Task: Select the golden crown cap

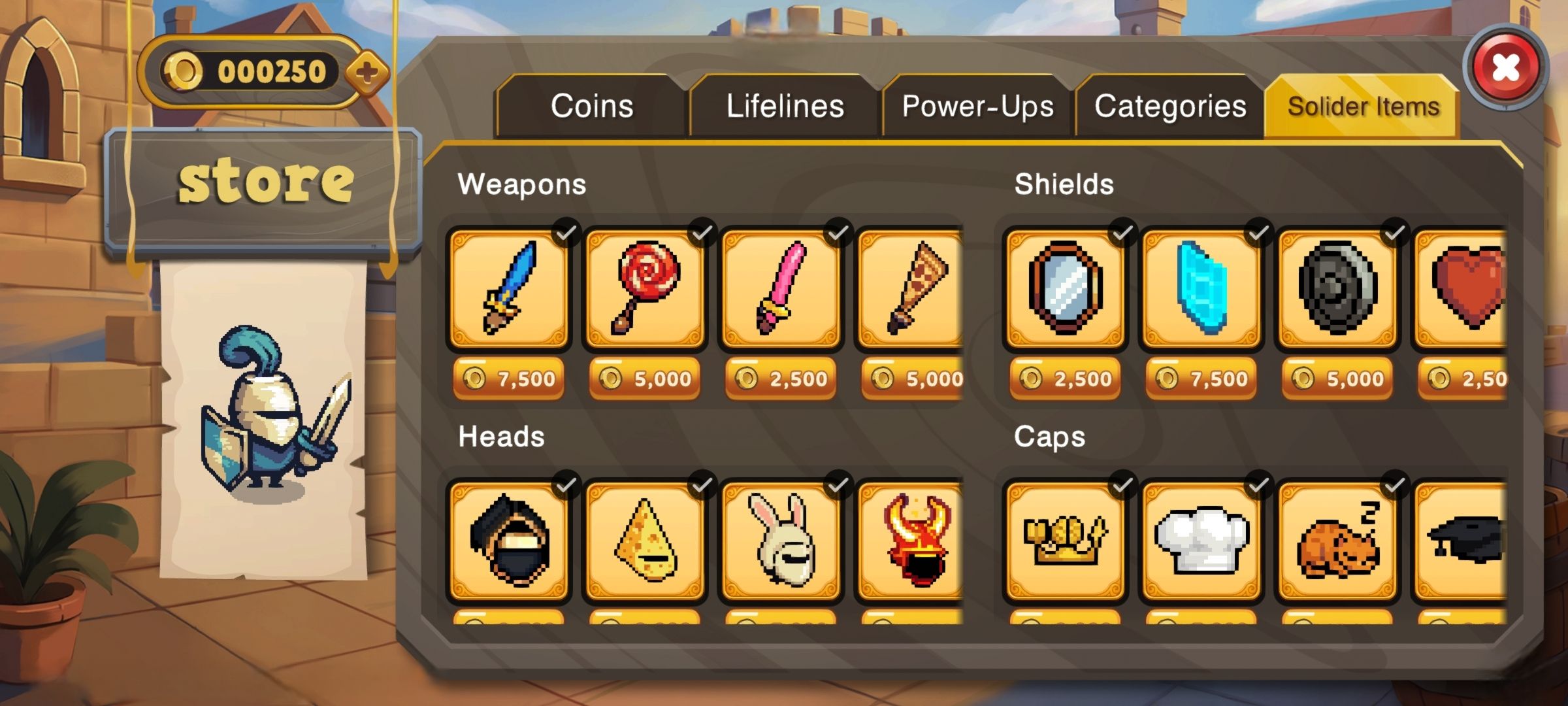Action: tap(1065, 541)
